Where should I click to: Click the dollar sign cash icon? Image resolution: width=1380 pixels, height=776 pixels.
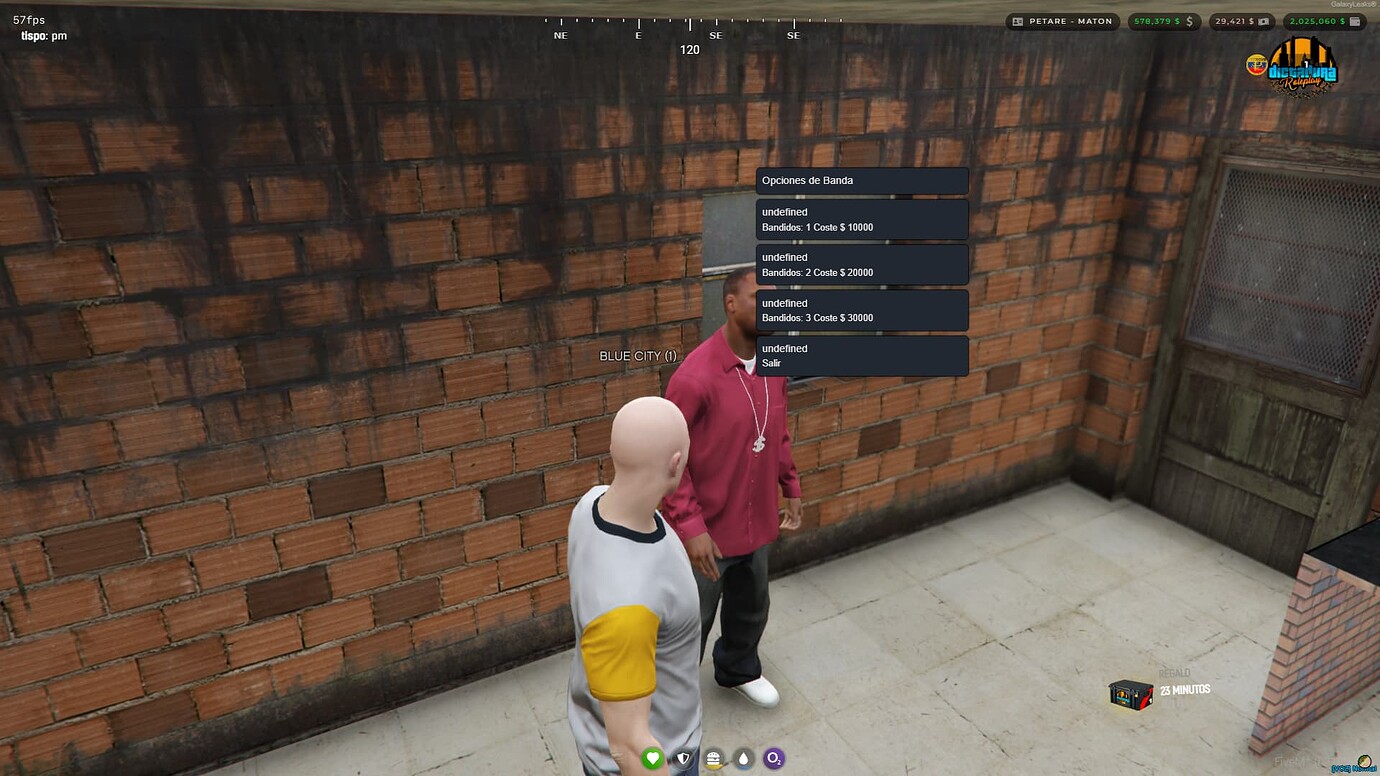point(1192,20)
